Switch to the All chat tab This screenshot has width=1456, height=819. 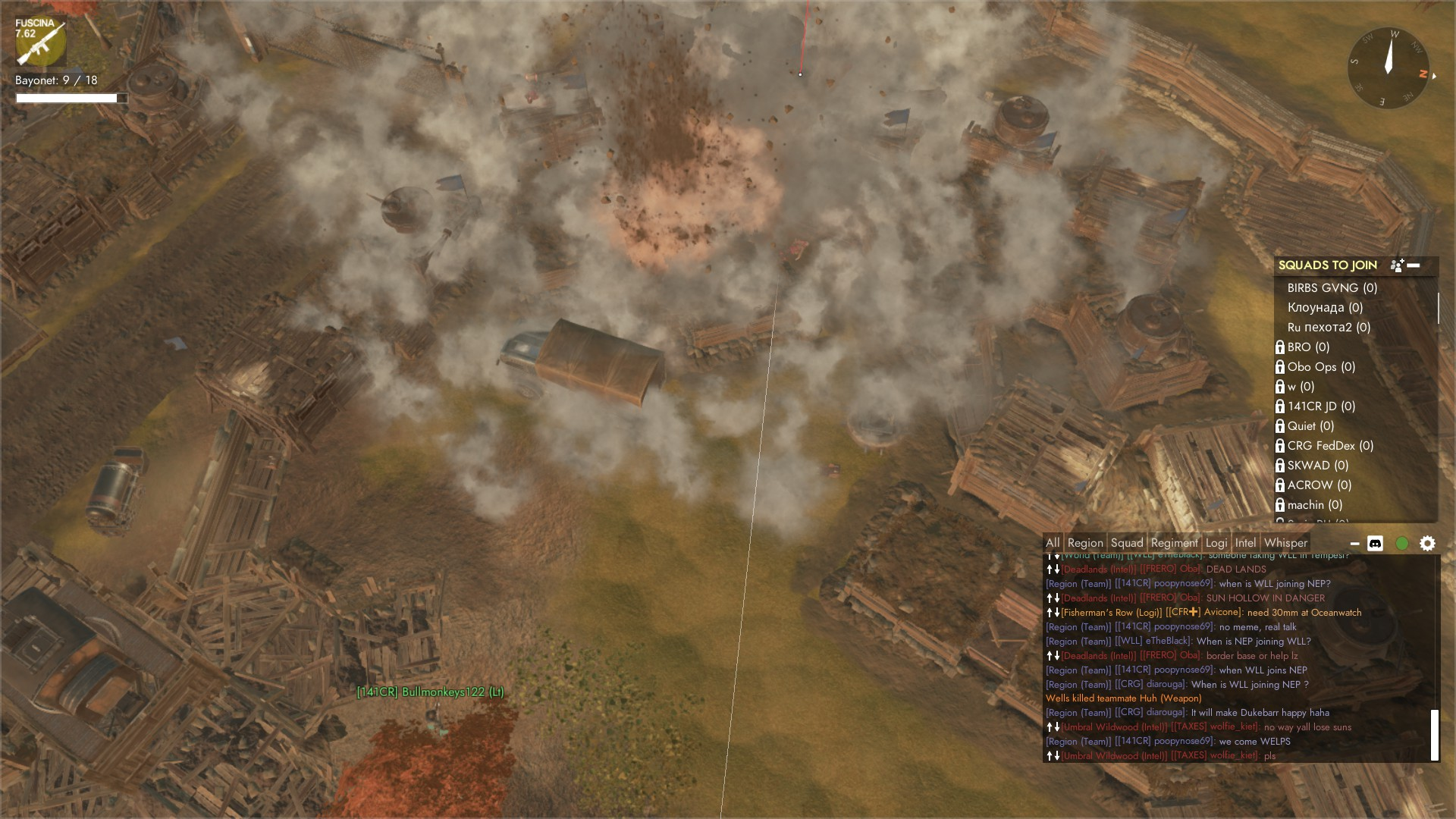[x=1053, y=543]
